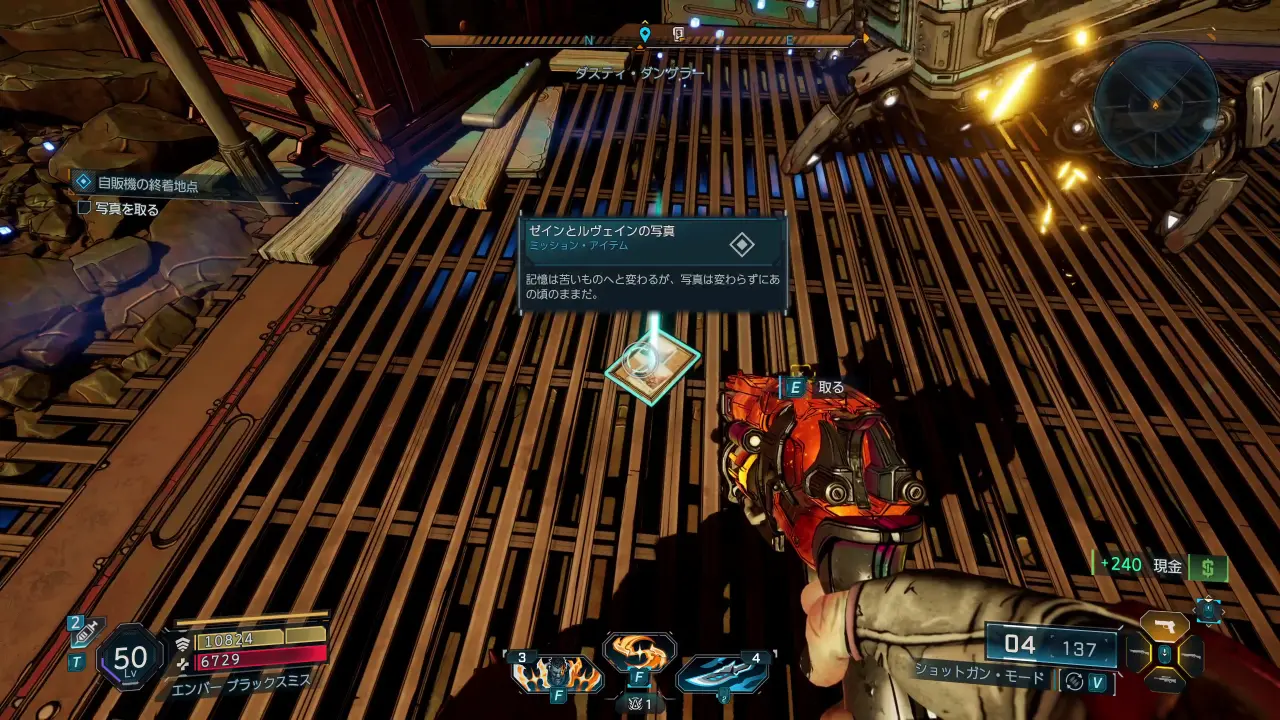Click the ゼインとルヴェインの写真 item card
The width and height of the screenshot is (1280, 720).
[653, 264]
